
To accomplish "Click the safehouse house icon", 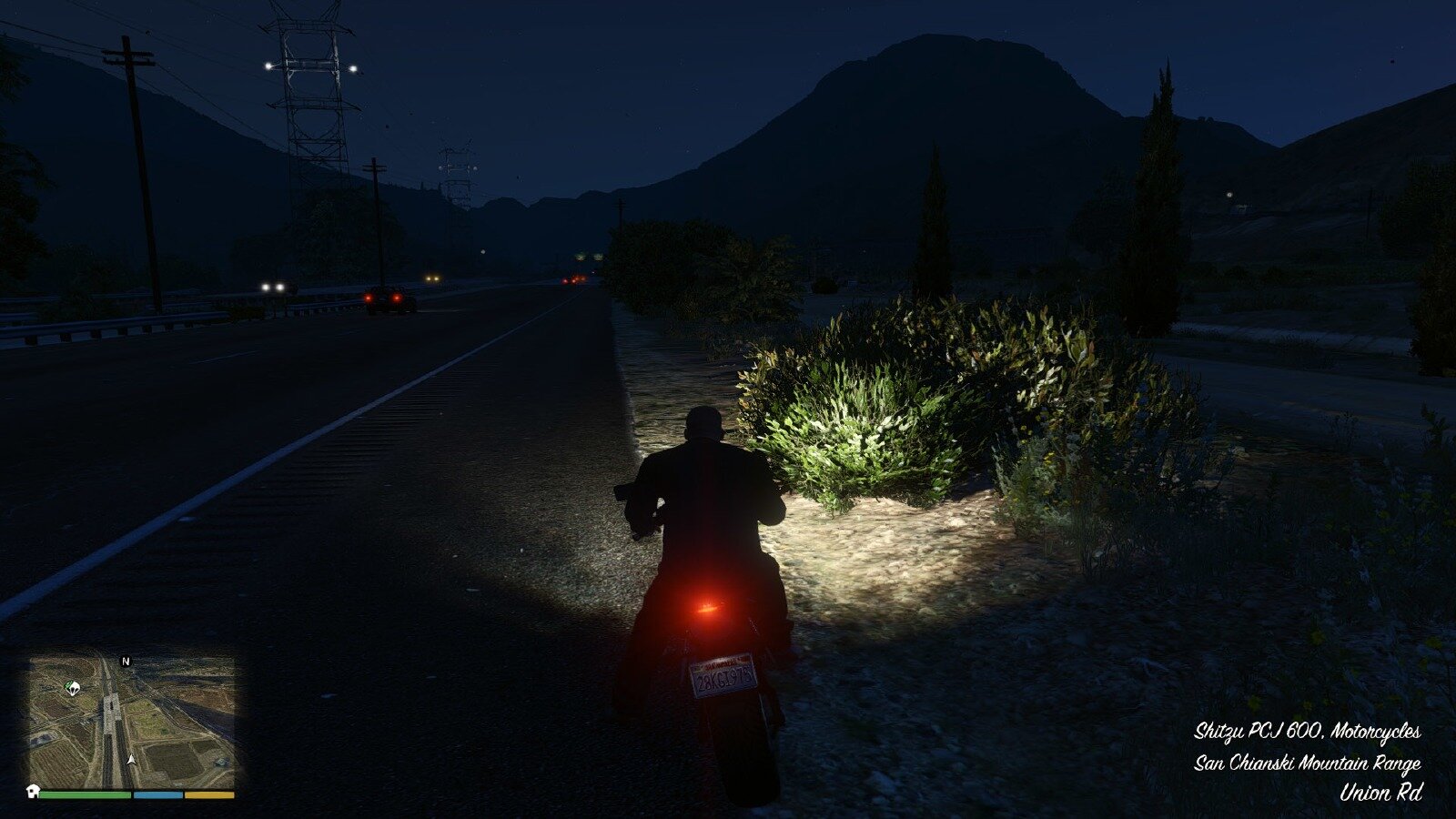I will (x=33, y=790).
